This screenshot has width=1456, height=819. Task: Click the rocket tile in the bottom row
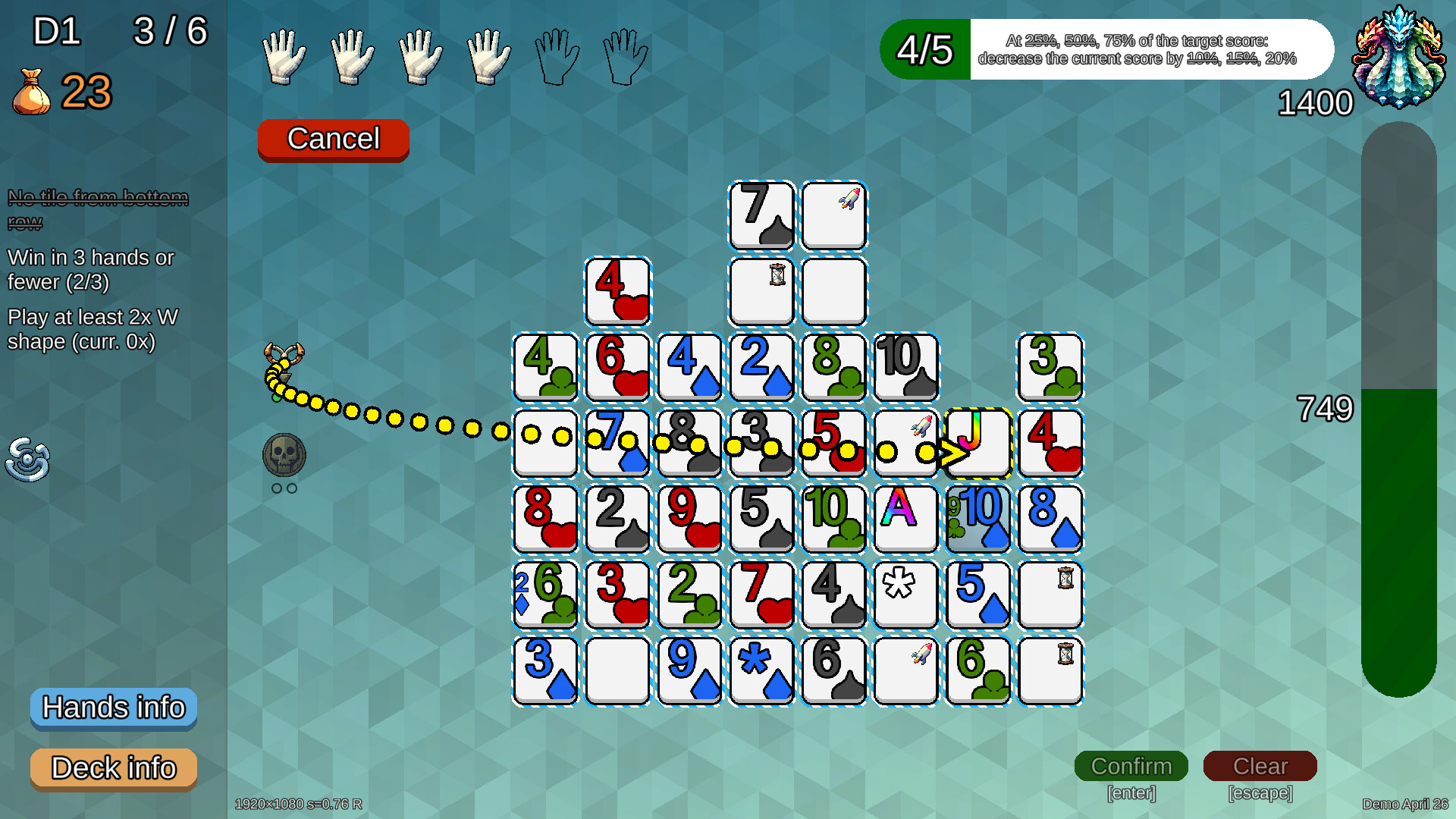905,671
